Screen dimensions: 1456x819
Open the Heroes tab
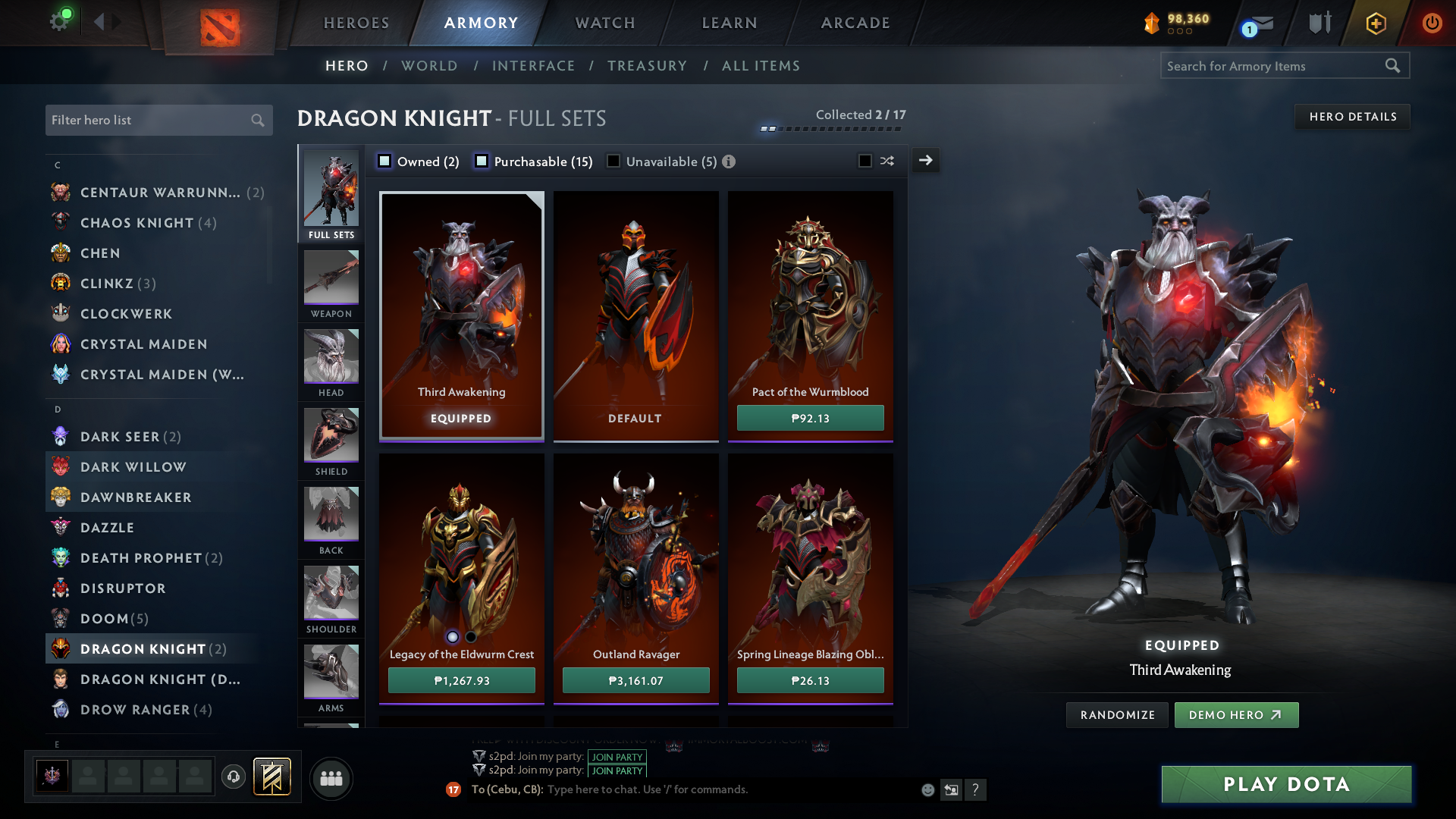pos(356,23)
